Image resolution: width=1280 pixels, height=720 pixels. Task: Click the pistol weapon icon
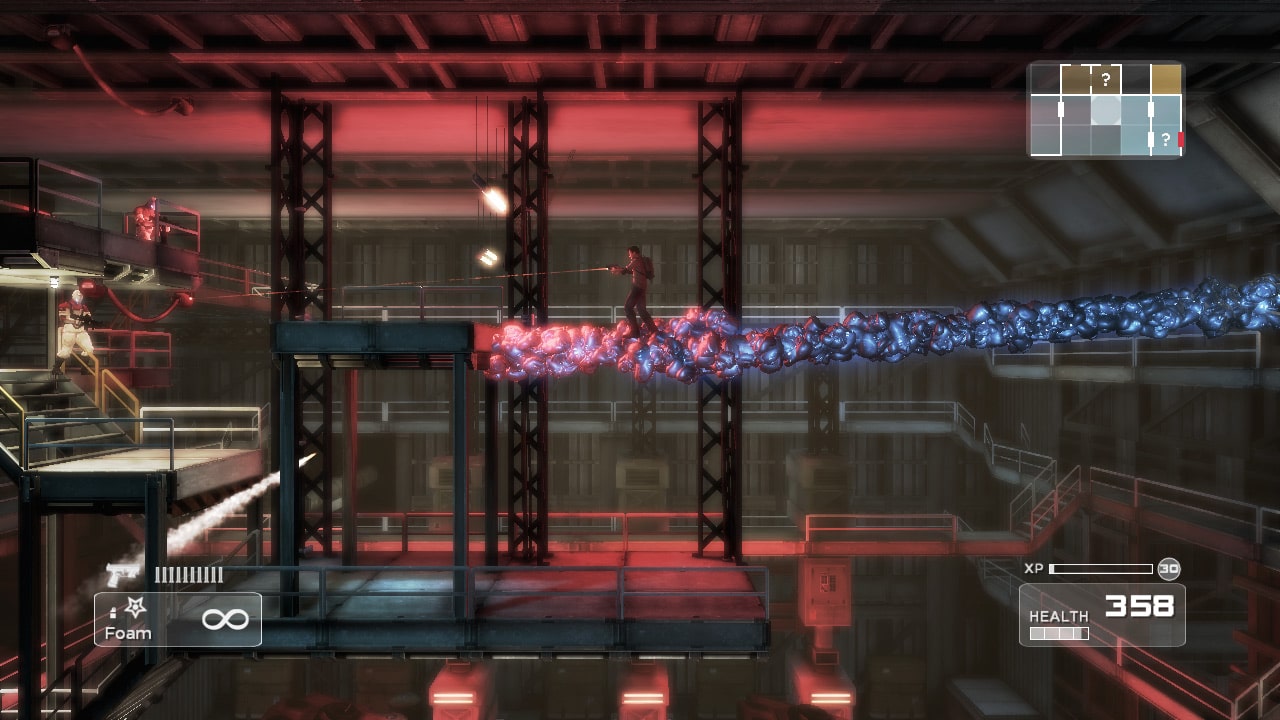(123, 575)
